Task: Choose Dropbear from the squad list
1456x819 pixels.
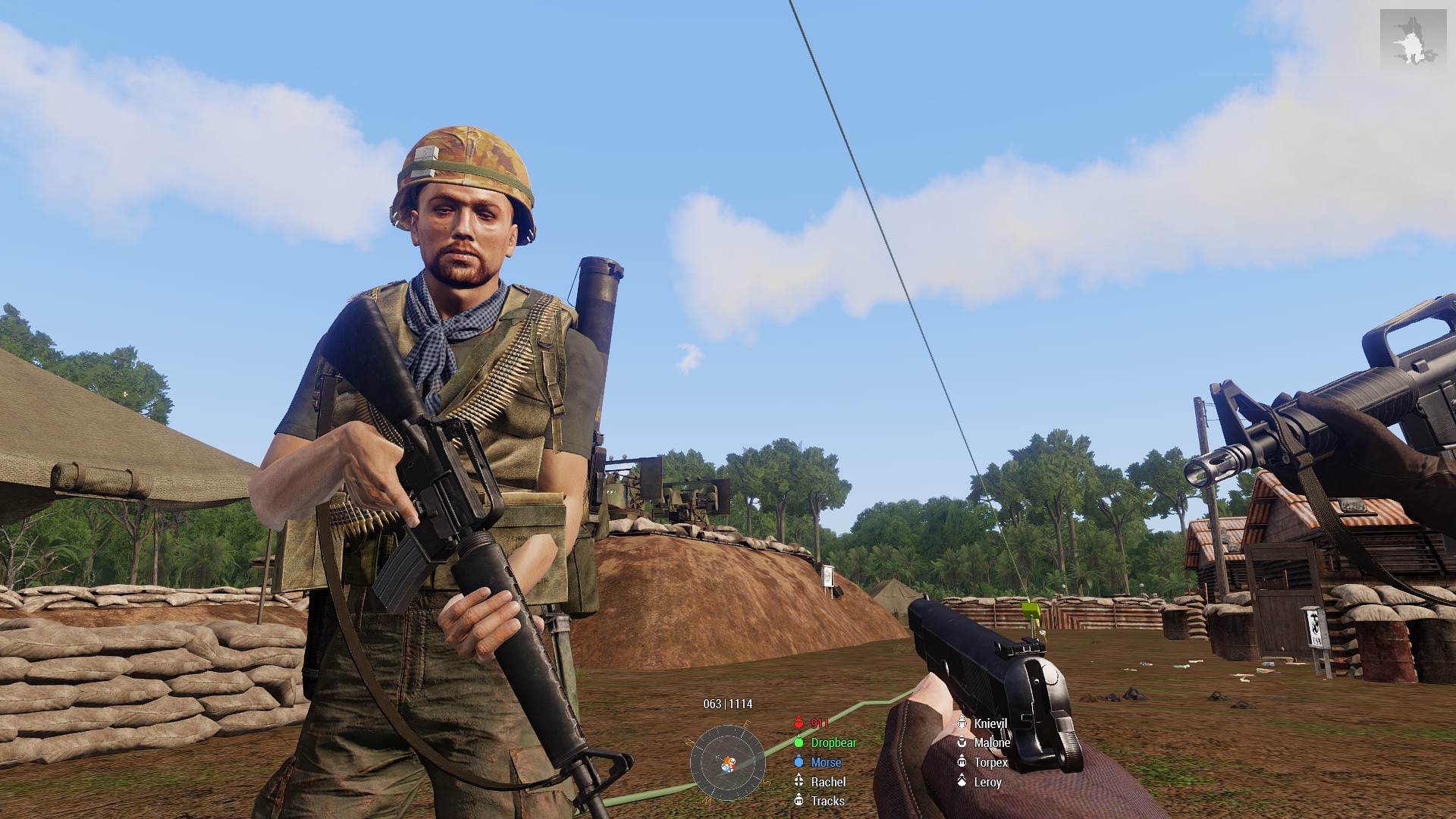Action: pos(833,742)
